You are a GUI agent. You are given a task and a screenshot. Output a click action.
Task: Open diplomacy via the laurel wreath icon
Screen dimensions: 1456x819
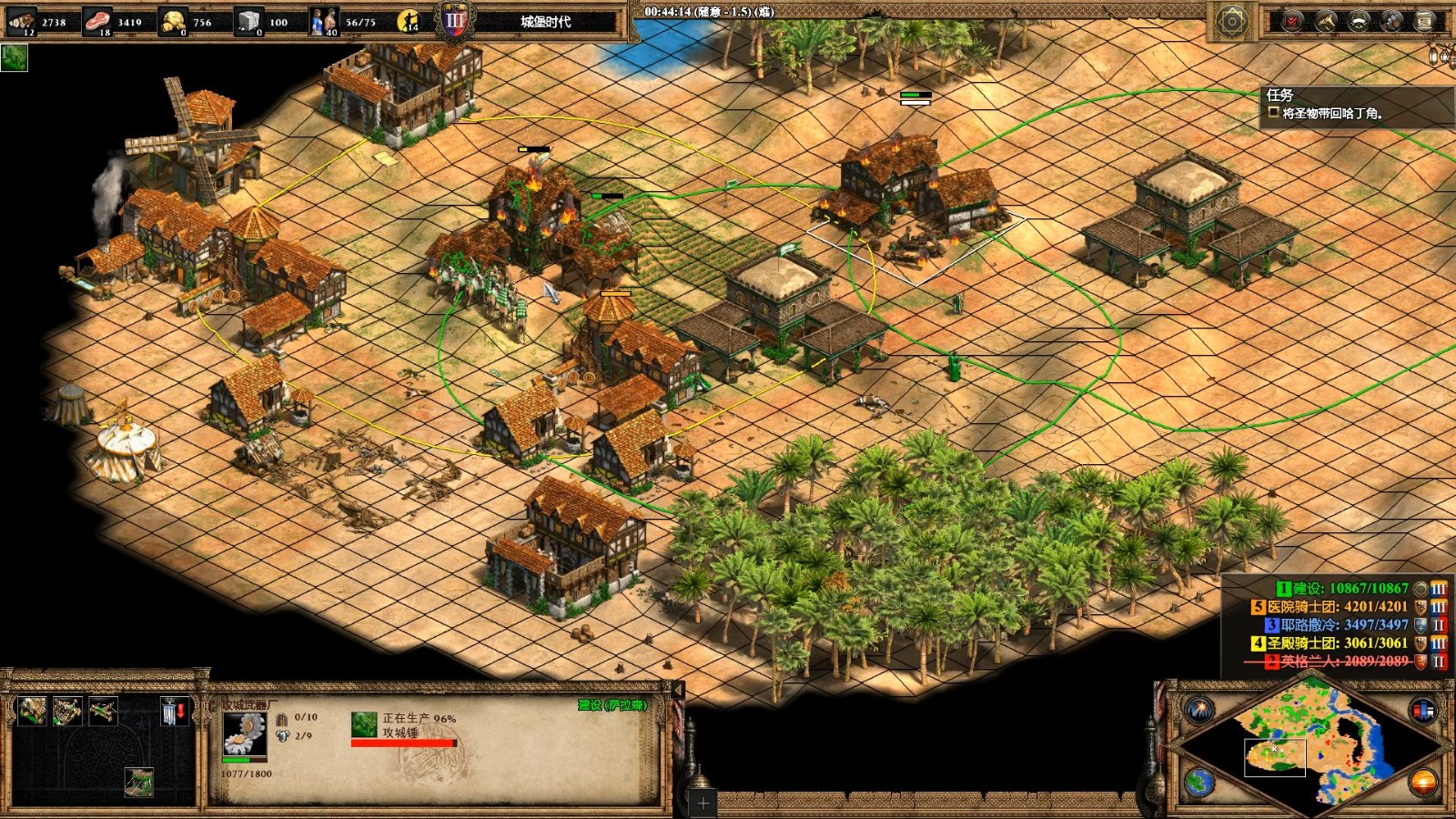pos(1359,21)
